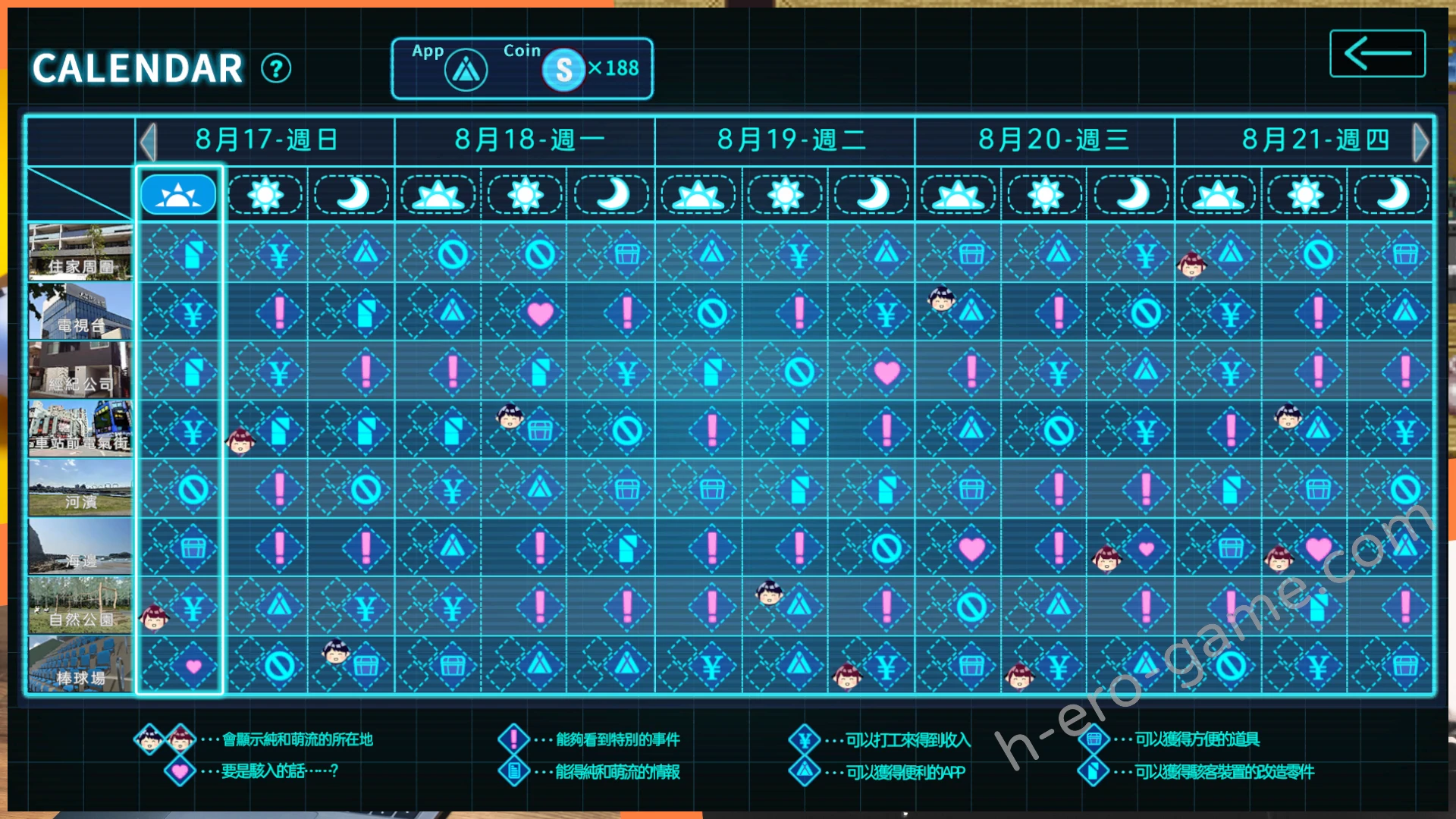Advance calendar with right arrow
Image resolution: width=1456 pixels, height=819 pixels.
[1421, 141]
